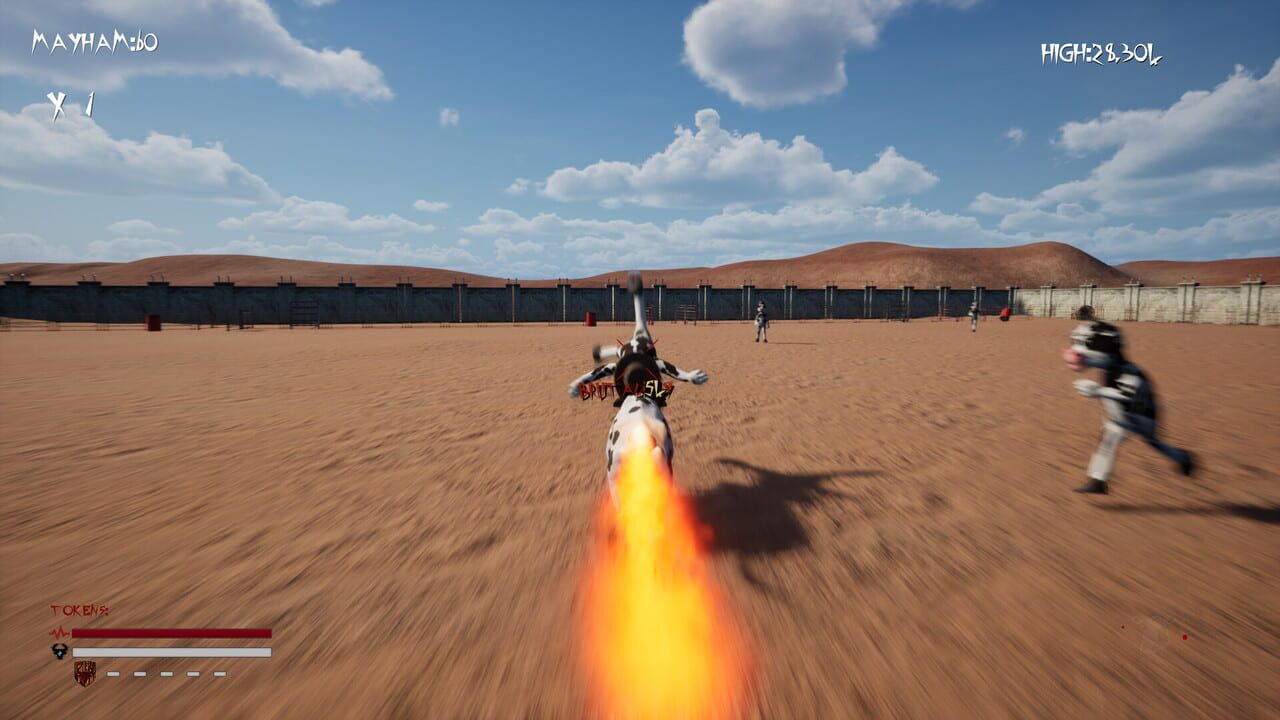The height and width of the screenshot is (720, 1280).
Task: Click the red health bar
Action: coord(172,631)
